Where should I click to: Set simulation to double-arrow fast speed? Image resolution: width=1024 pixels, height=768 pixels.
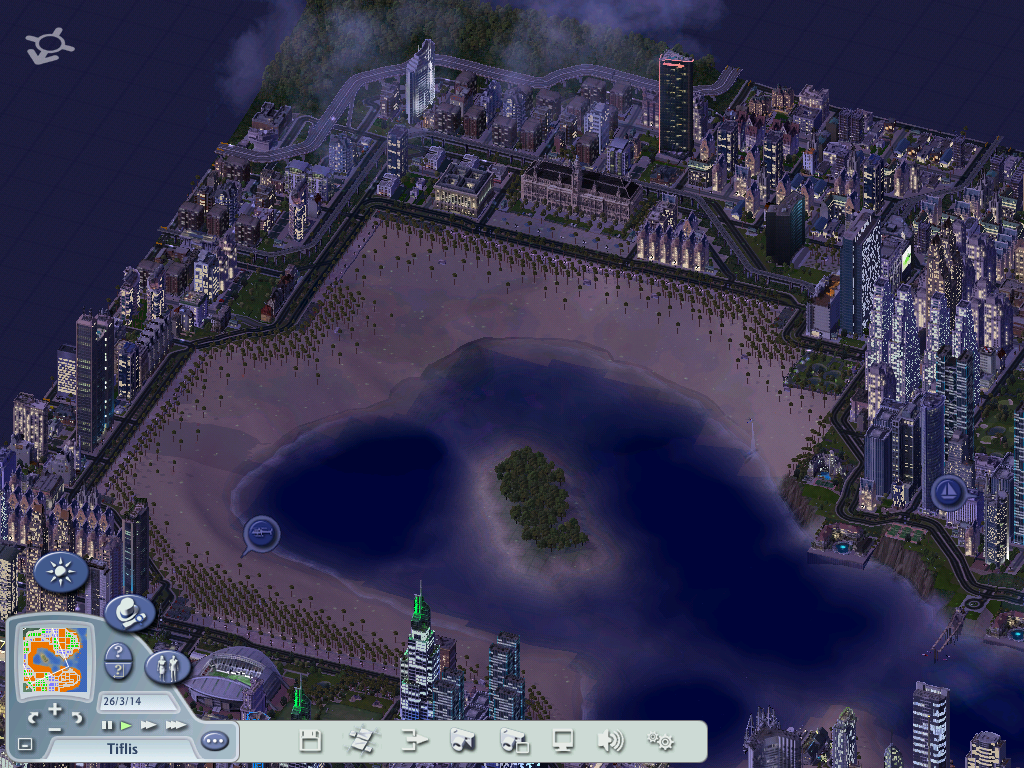coord(149,725)
